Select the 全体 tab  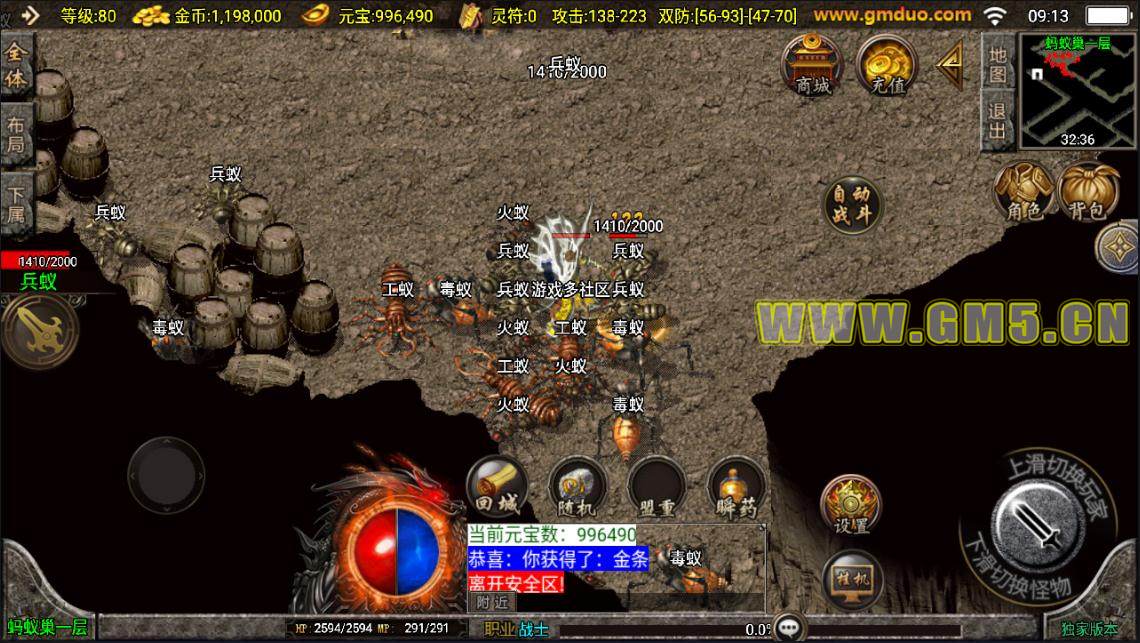coord(17,66)
